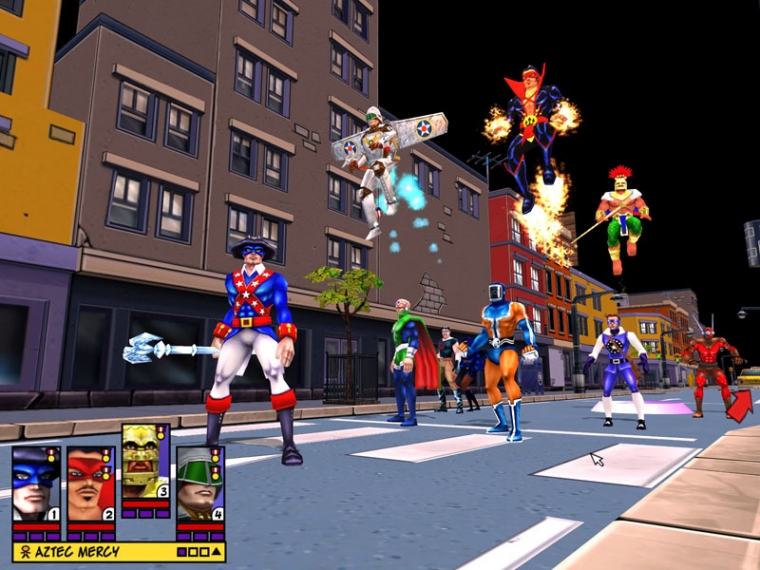
Task: Click the triangle arrow on the Aztec Mercy bar
Action: 216,552
